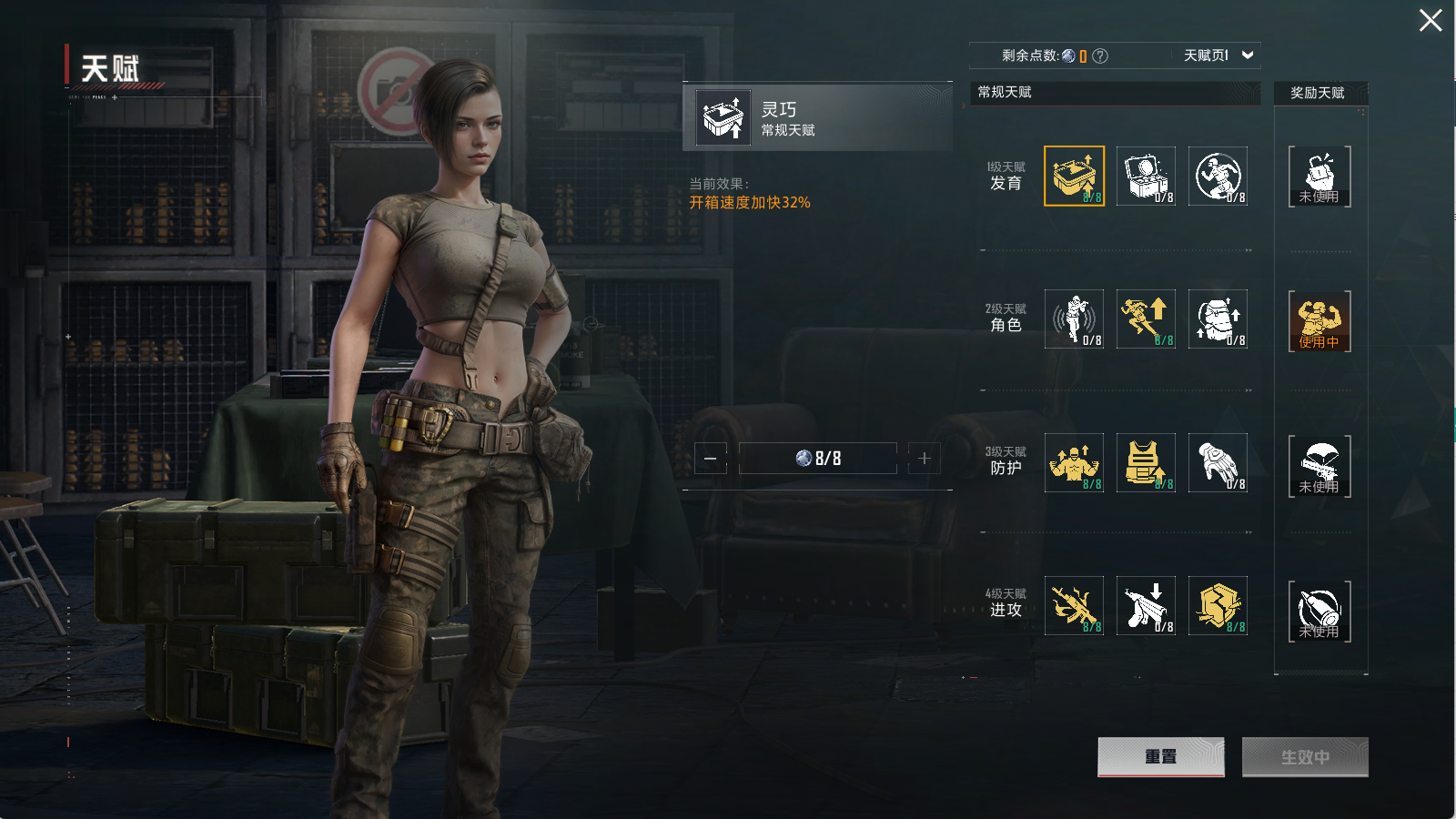
Task: Choose the sprinting runner with arrow talent
Action: click(1146, 319)
